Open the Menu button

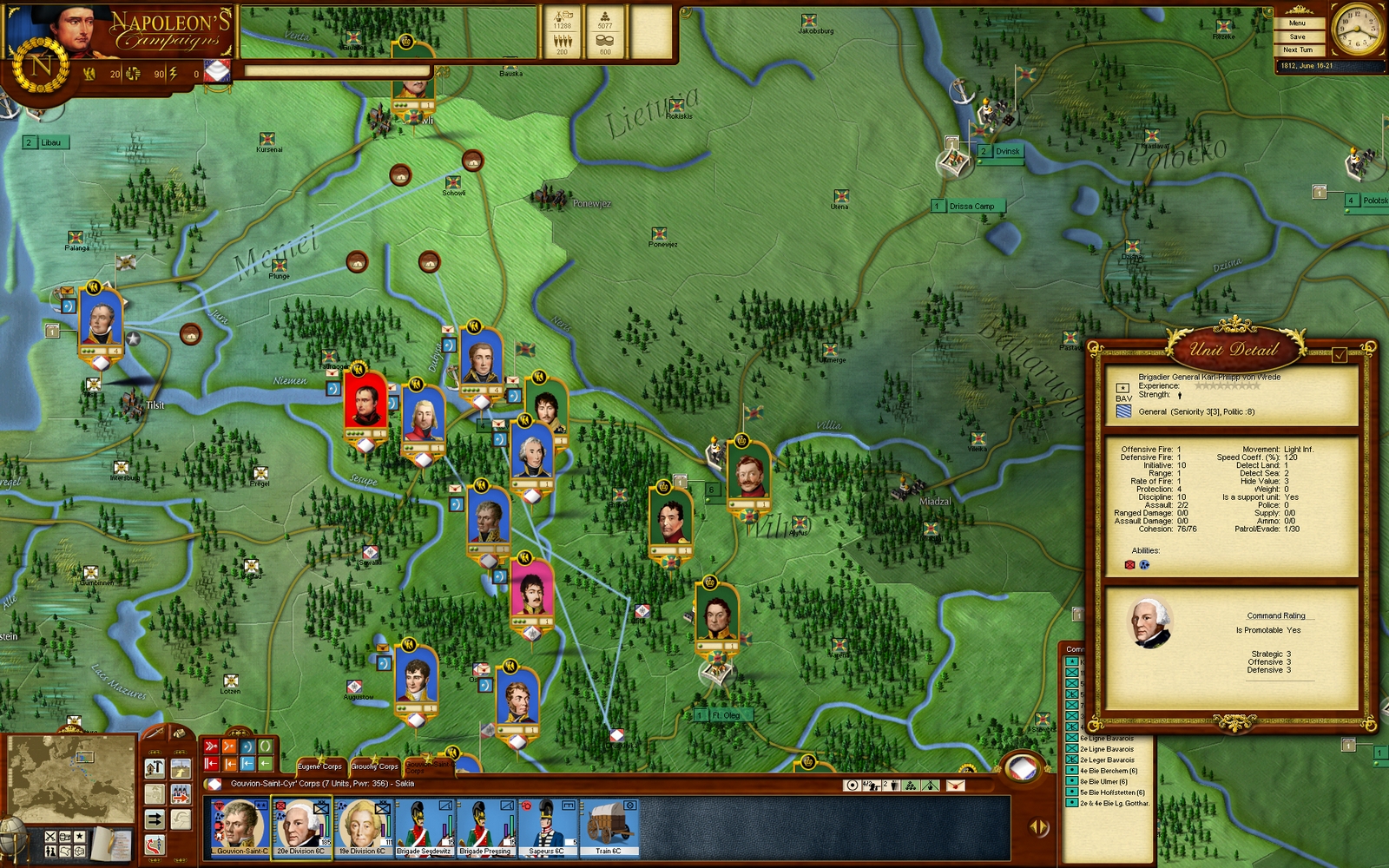coord(1297,23)
